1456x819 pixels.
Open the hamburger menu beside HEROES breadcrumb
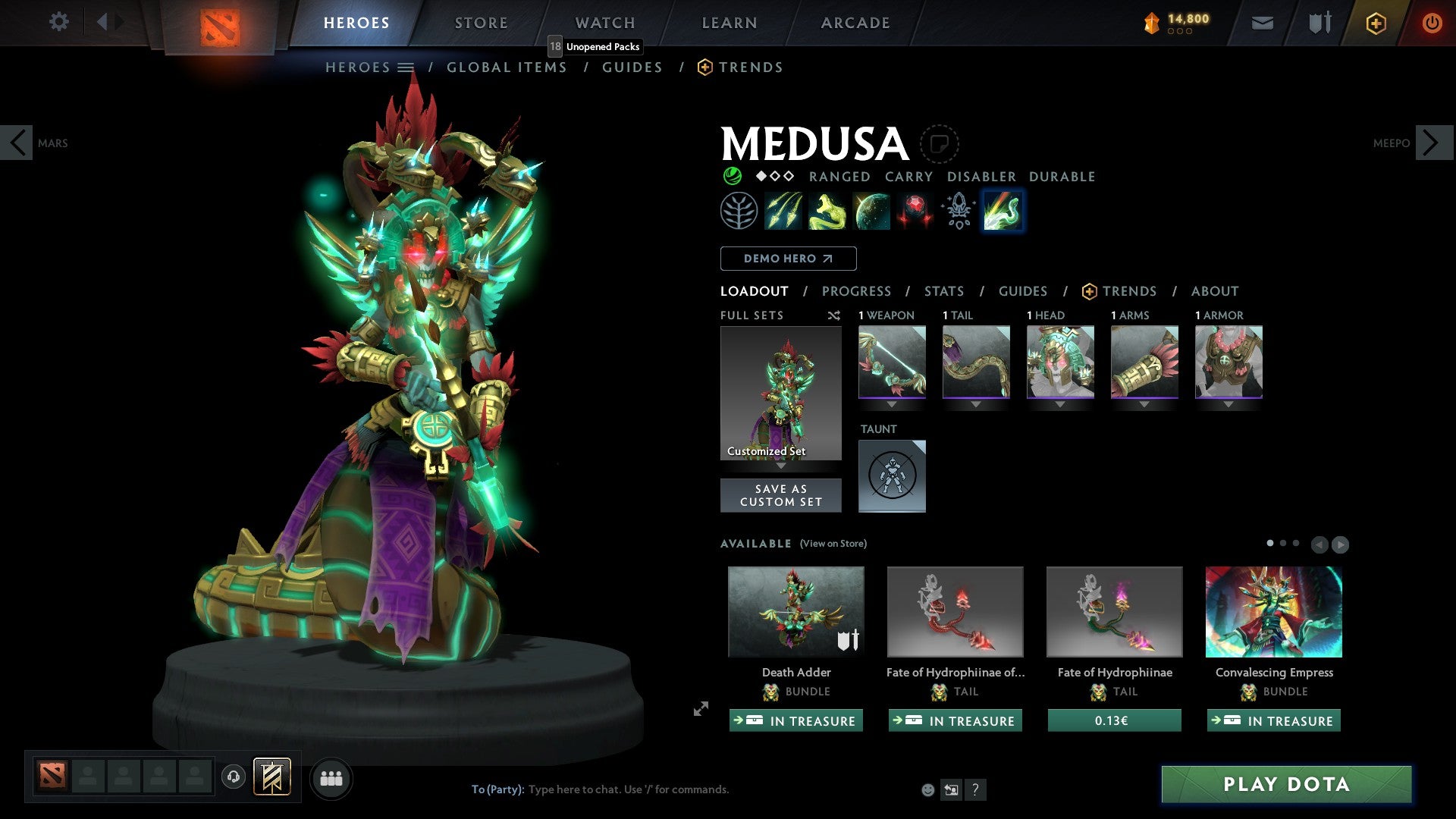tap(407, 67)
